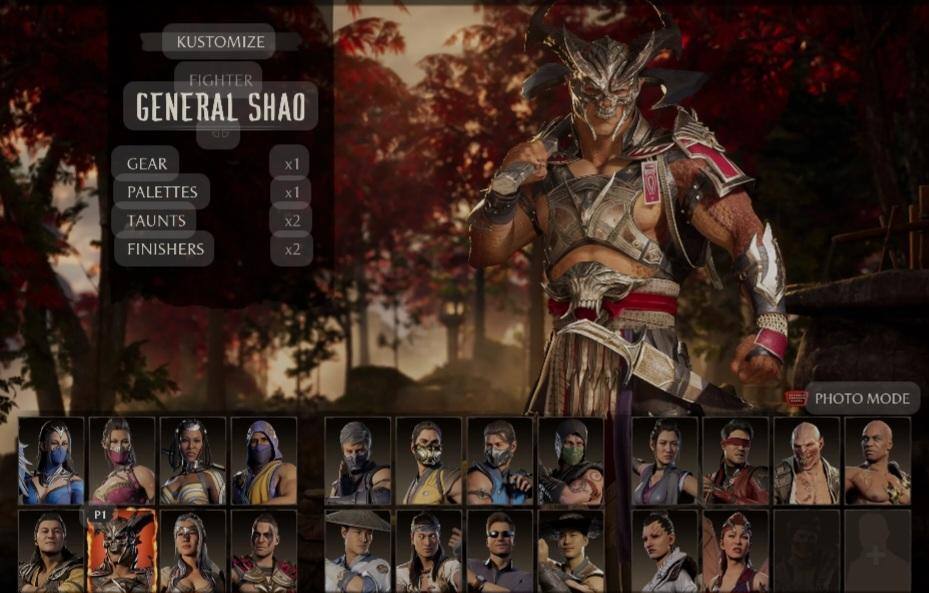
Task: Pick Rain's purple-hooded portrait
Action: [264, 461]
